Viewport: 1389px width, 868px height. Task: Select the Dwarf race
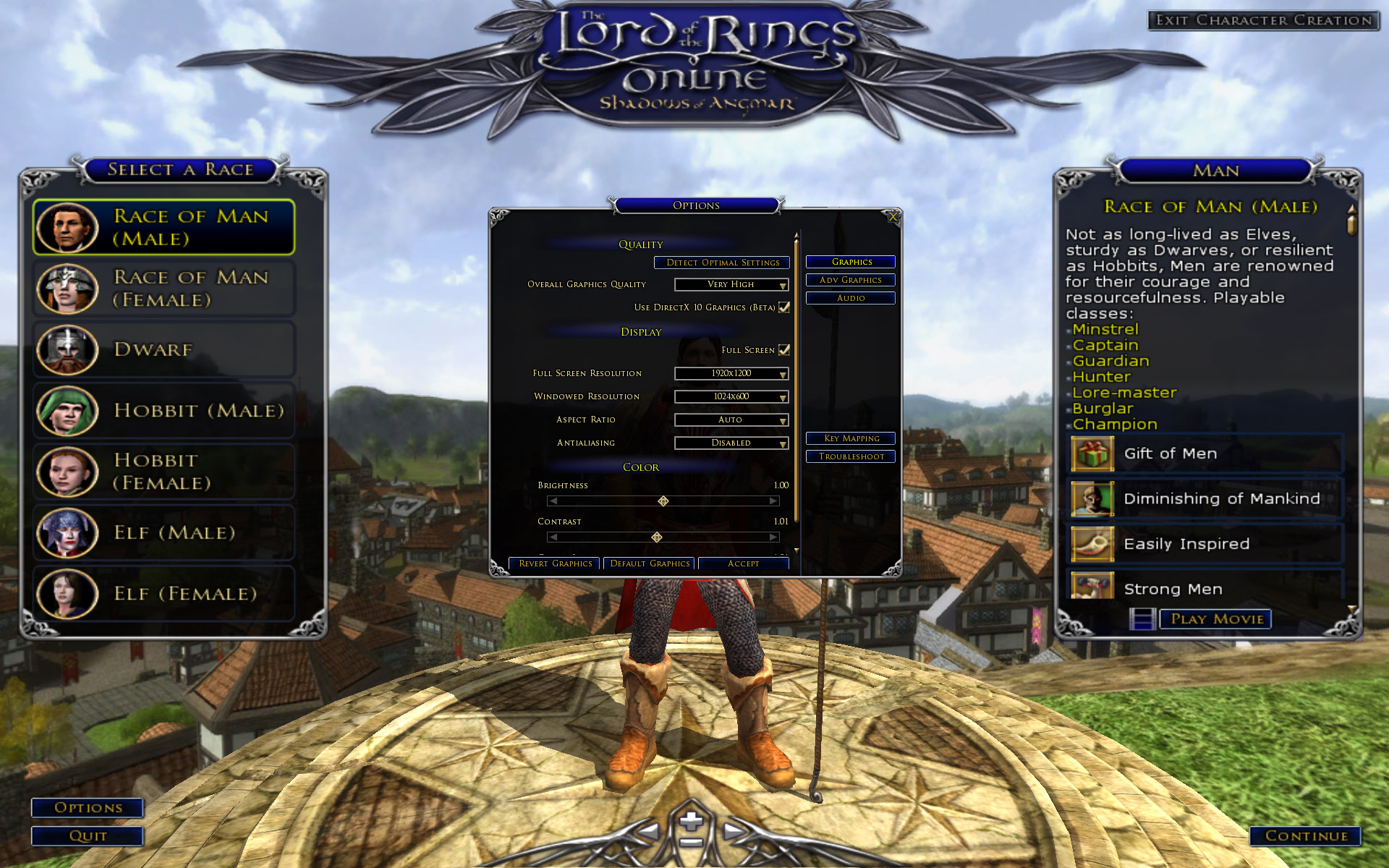[163, 350]
